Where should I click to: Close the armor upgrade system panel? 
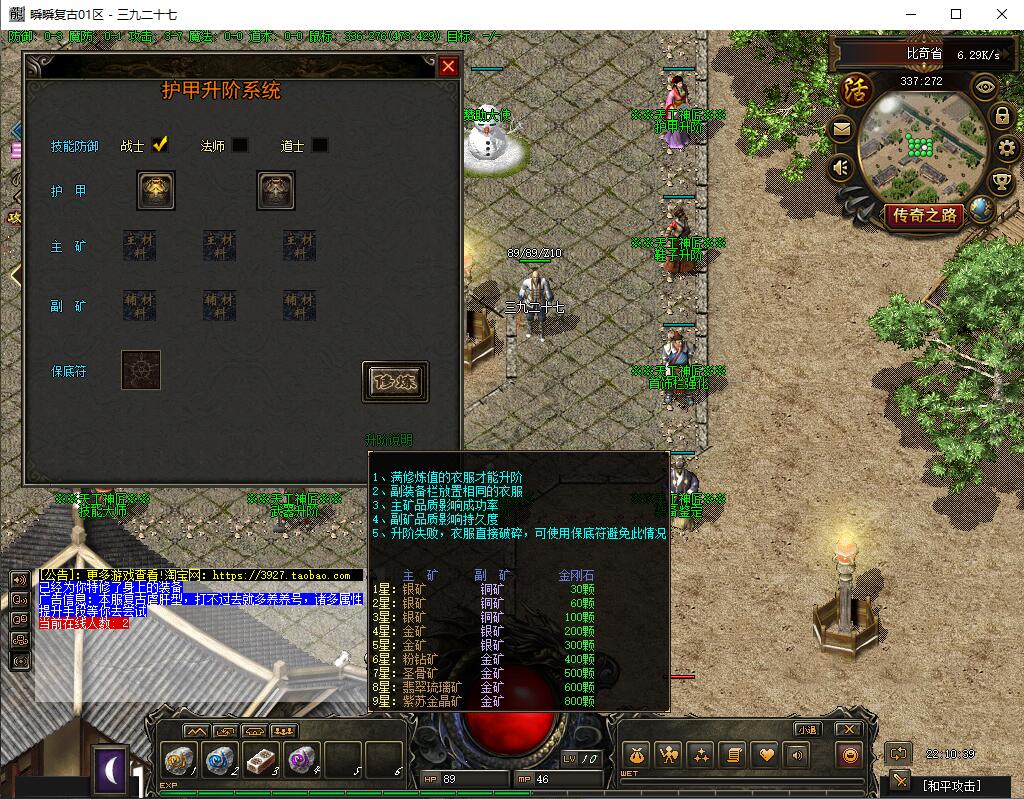[x=449, y=67]
